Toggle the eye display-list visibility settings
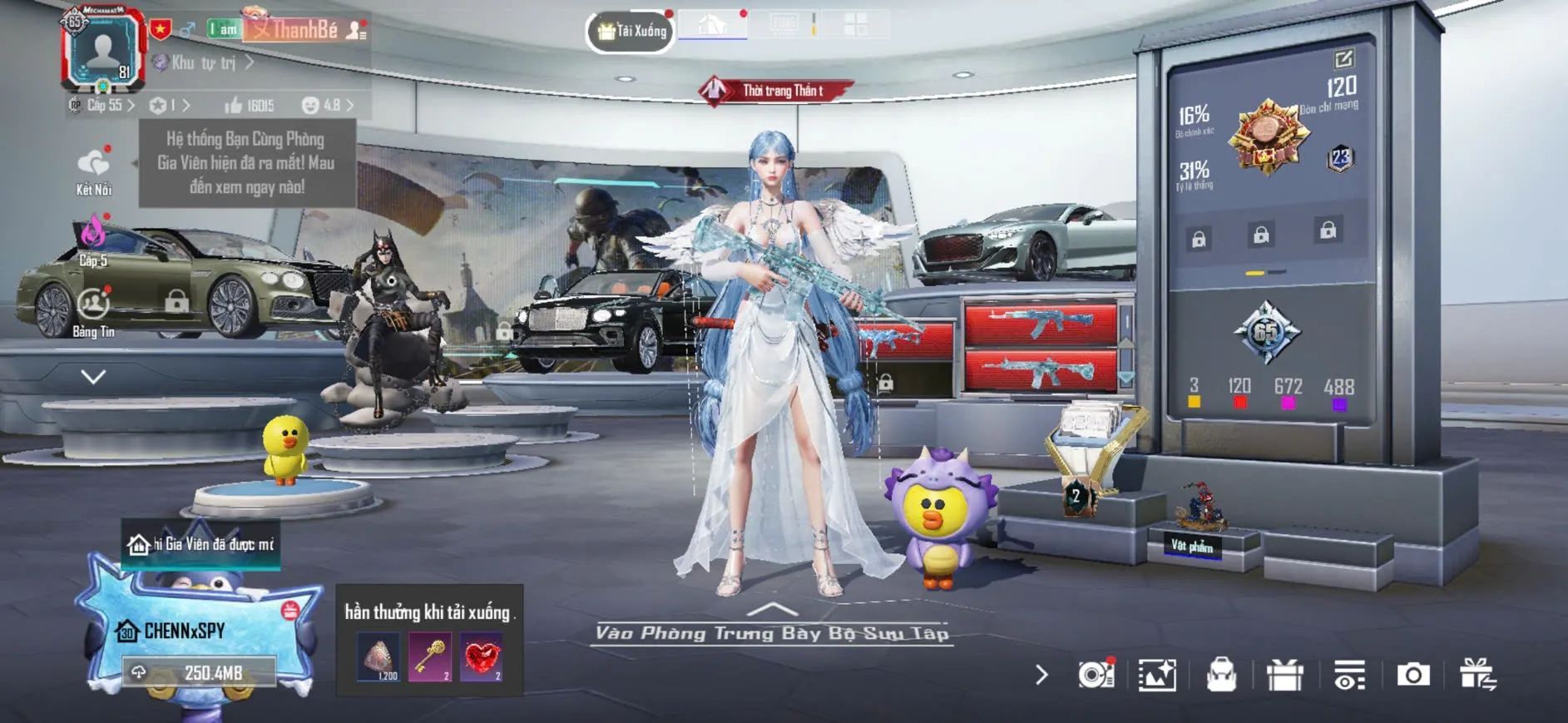 1348,675
